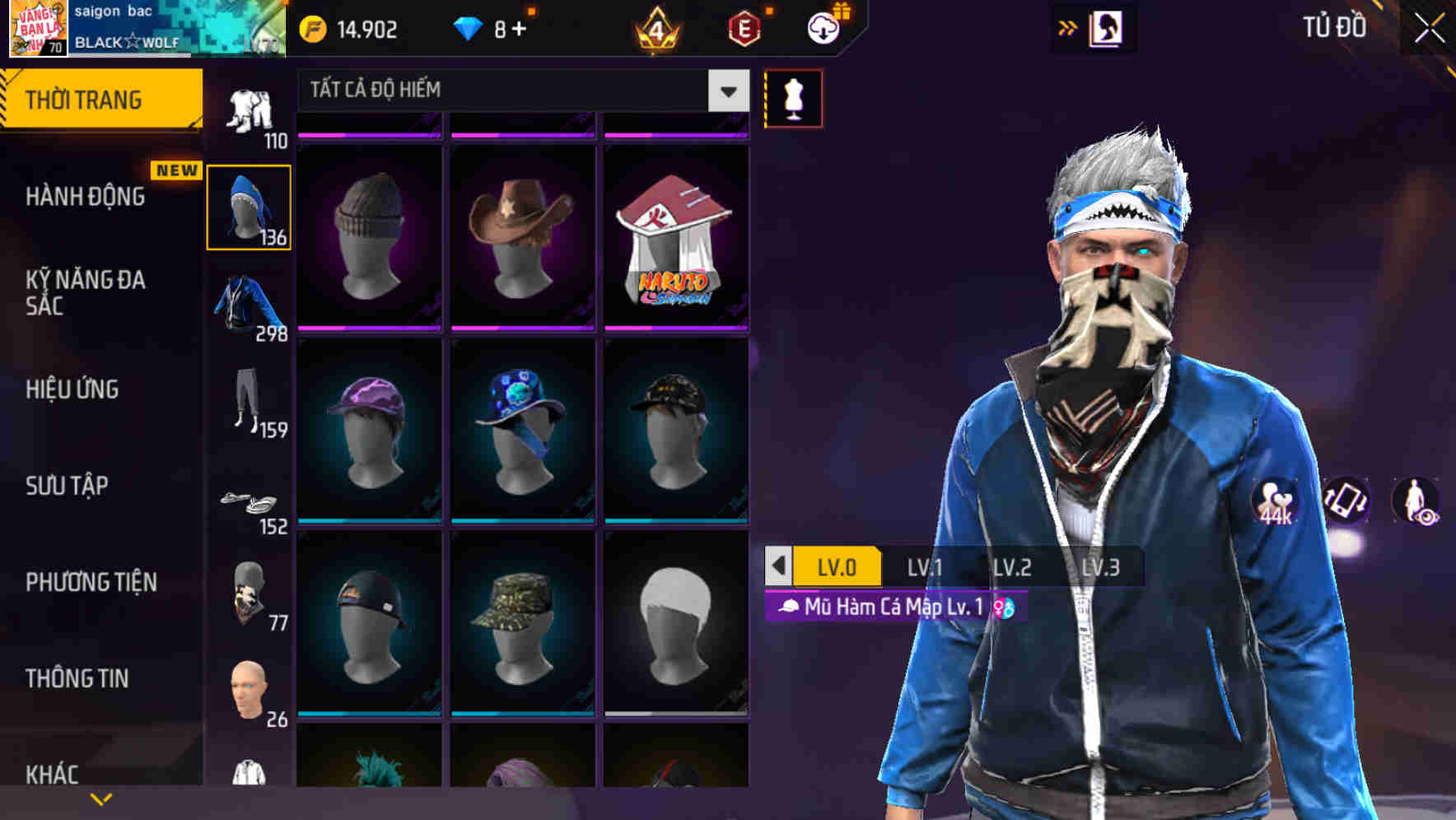
Task: Toggle the full-body character view icon
Action: [x=1414, y=500]
